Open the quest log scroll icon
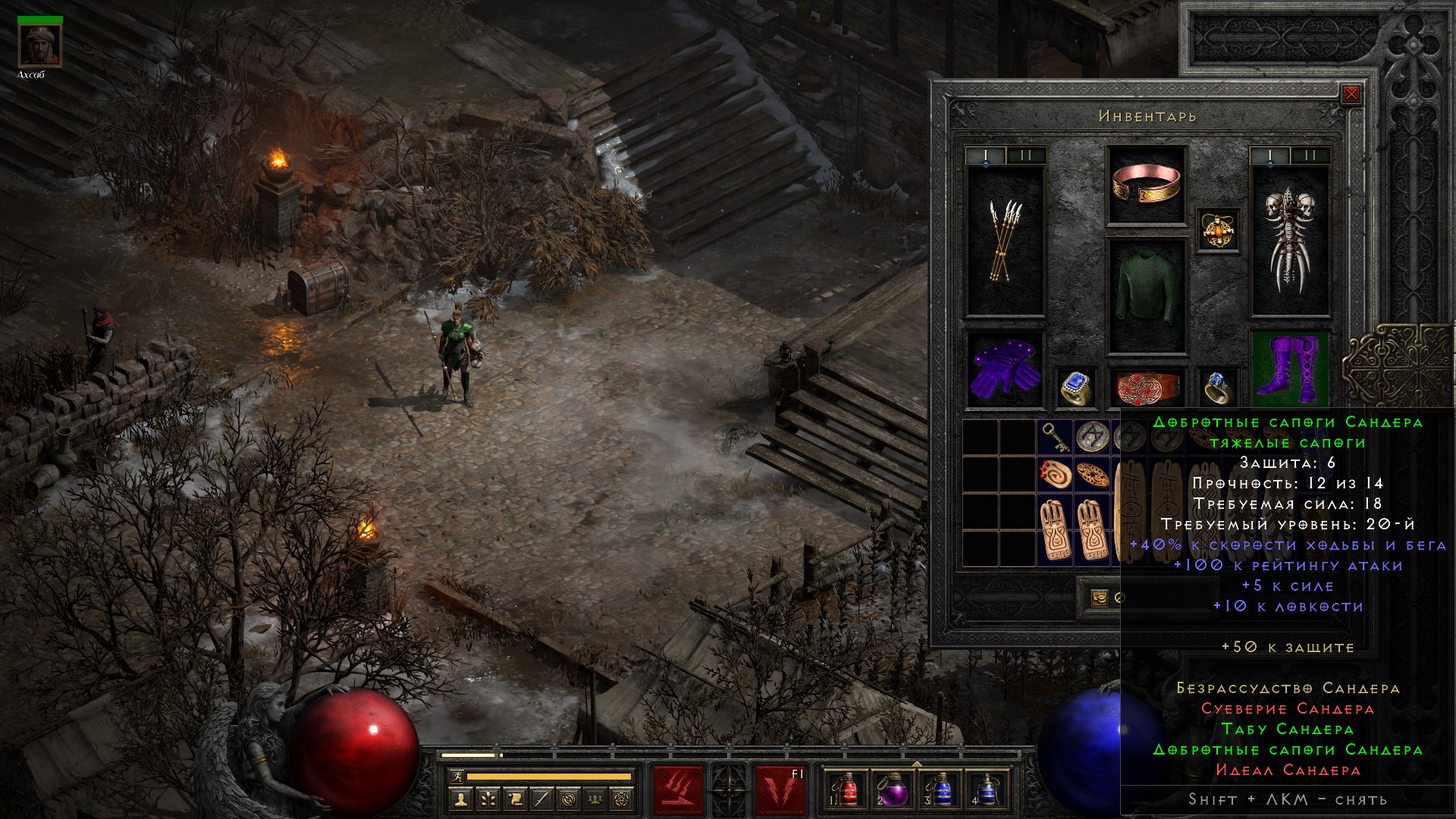 [x=515, y=799]
